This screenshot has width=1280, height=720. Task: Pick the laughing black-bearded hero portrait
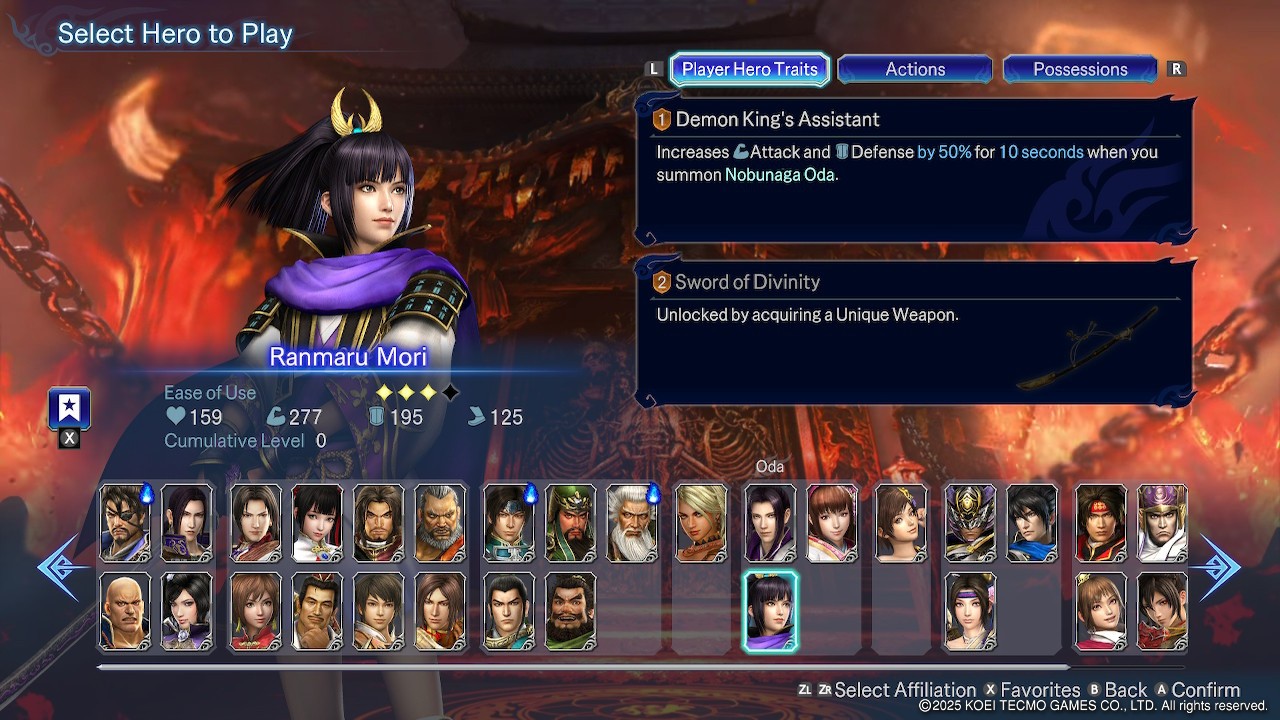tap(571, 611)
